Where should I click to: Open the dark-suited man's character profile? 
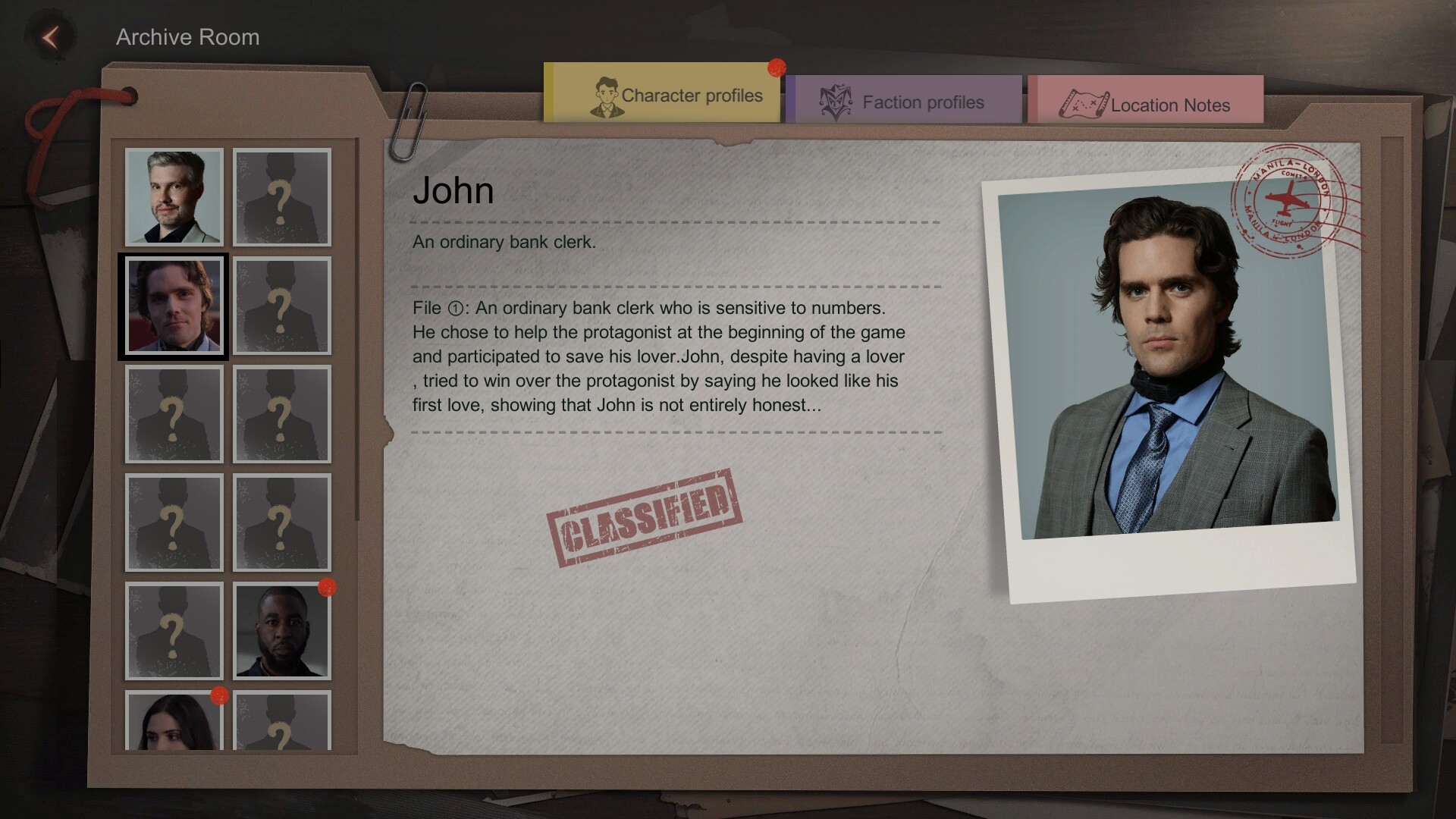281,632
